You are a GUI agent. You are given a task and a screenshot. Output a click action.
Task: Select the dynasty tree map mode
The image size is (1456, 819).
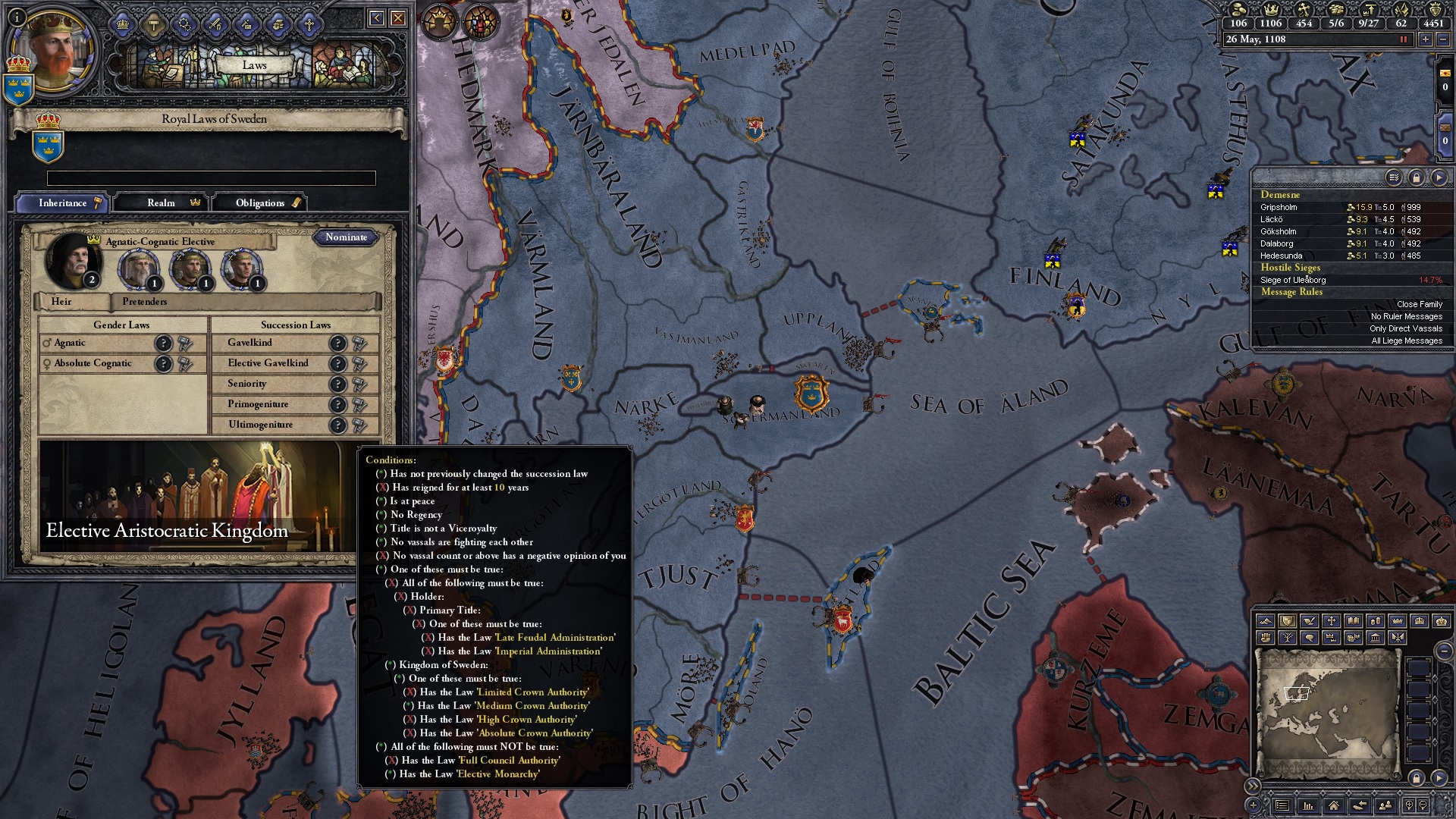(1288, 638)
